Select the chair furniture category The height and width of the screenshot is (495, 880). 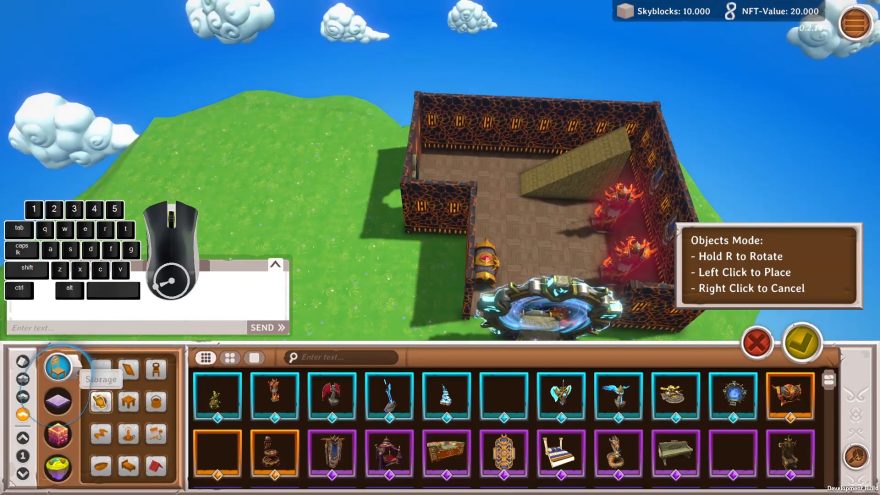click(58, 369)
